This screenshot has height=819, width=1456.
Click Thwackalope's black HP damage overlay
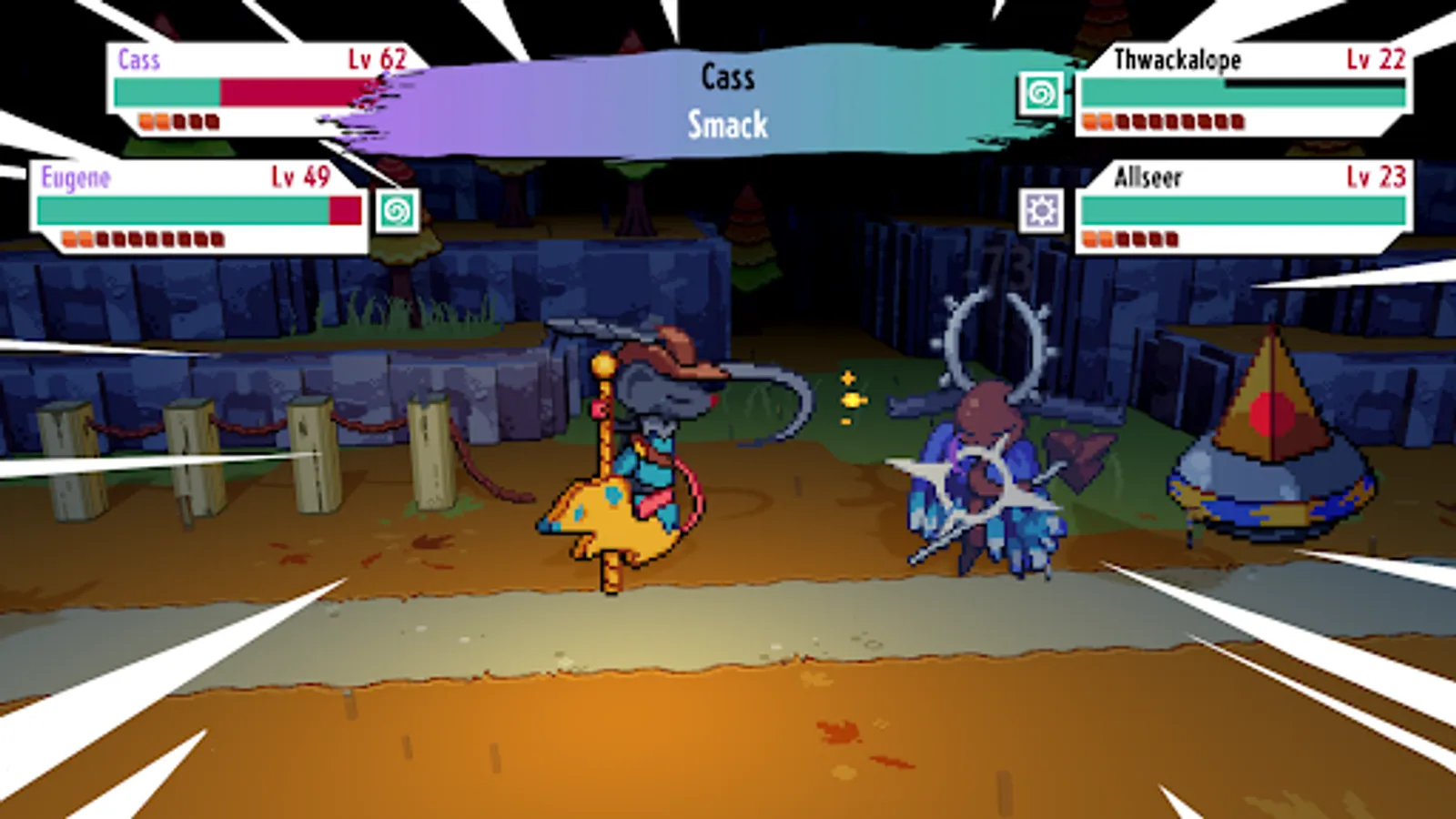tap(1315, 86)
